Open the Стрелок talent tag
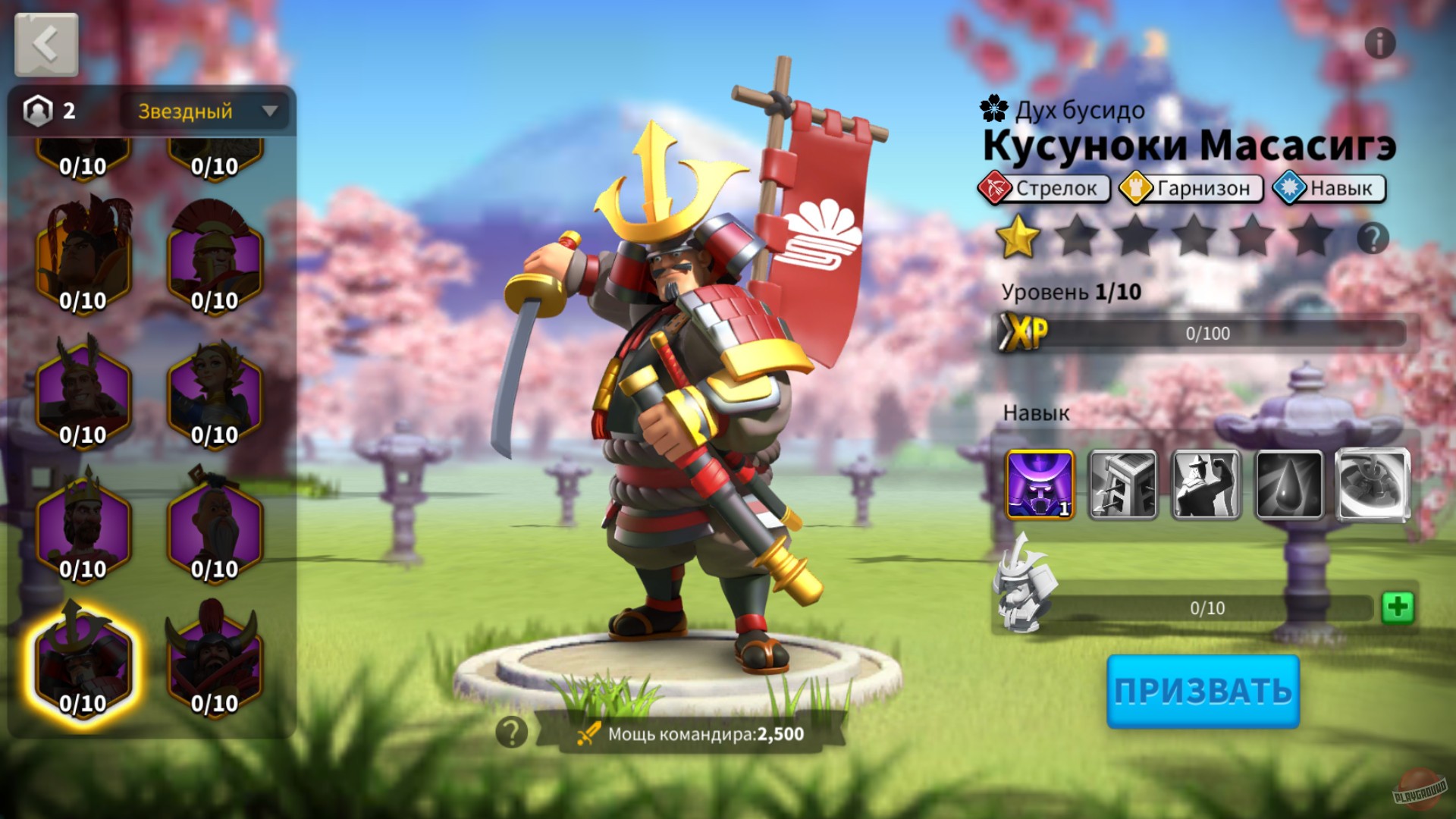The width and height of the screenshot is (1456, 819). pyautogui.click(x=1046, y=189)
